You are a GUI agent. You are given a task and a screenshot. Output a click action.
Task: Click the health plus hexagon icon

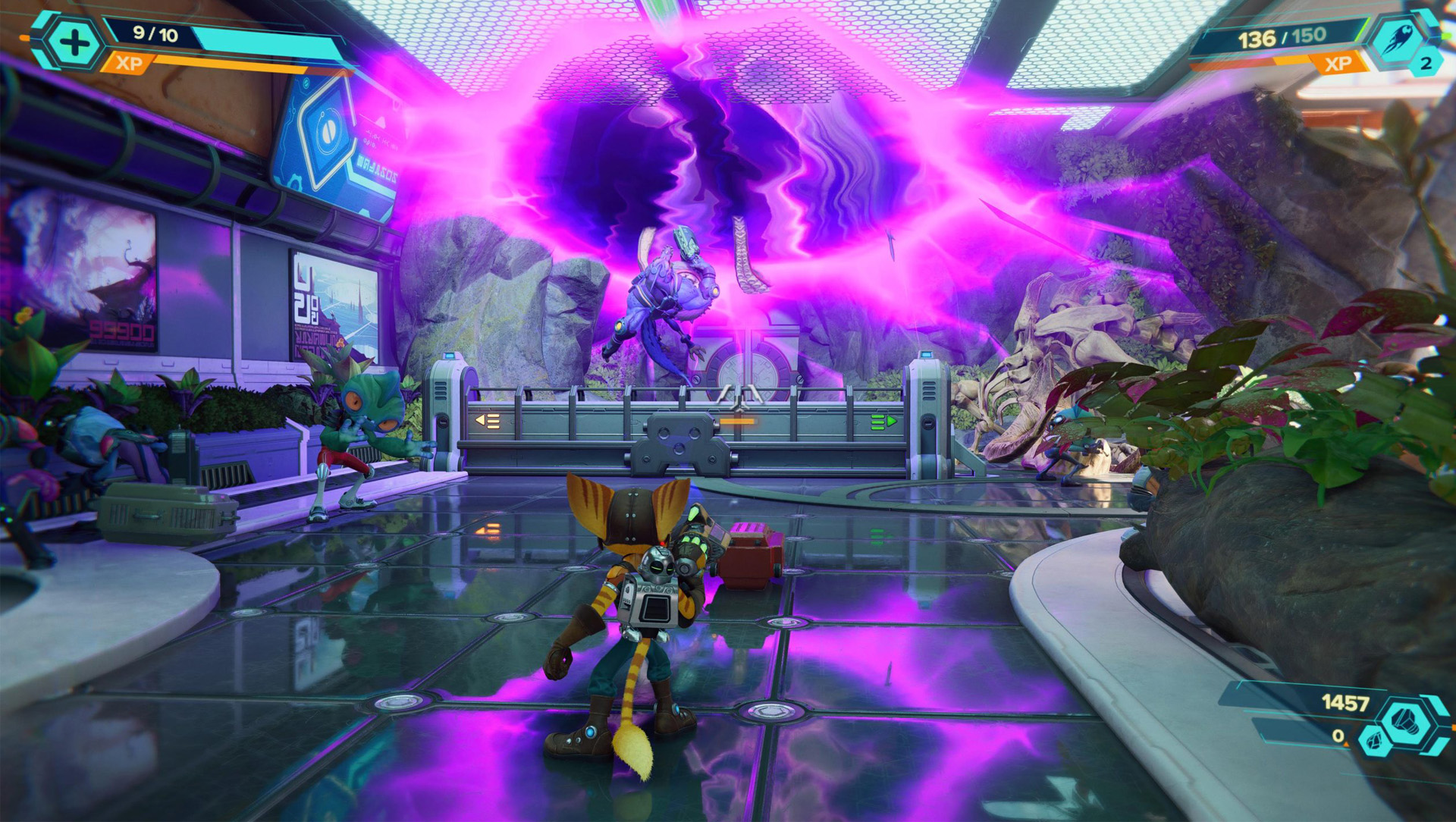74,42
